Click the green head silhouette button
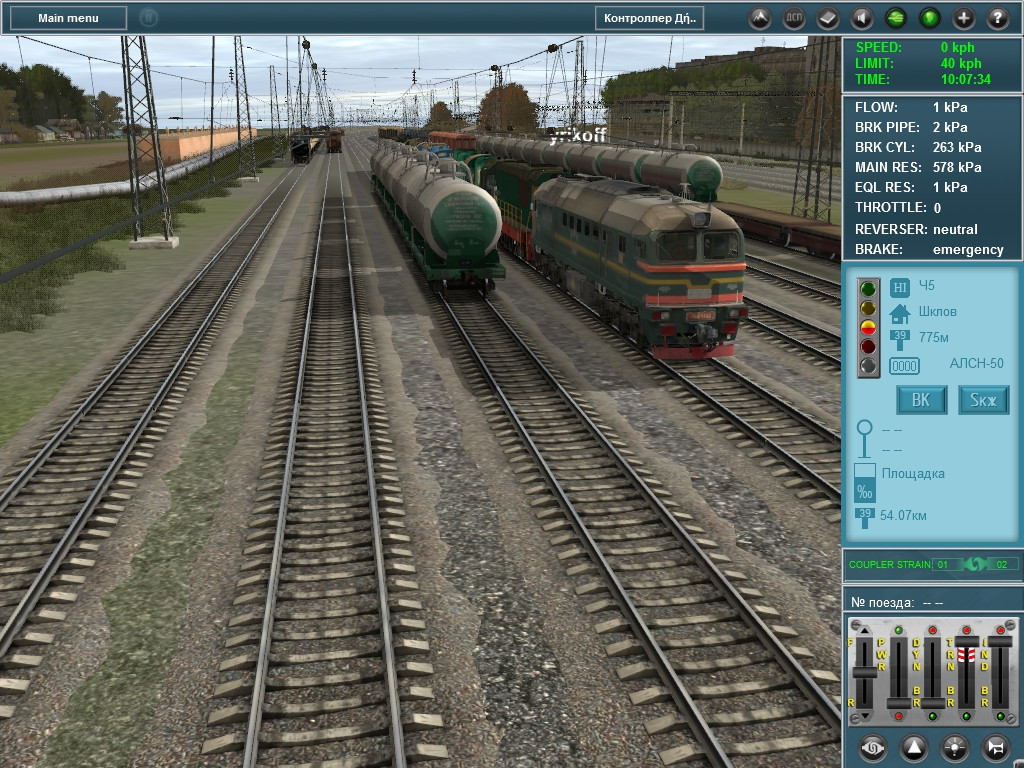Screen dimensions: 1024x768 tap(930, 18)
